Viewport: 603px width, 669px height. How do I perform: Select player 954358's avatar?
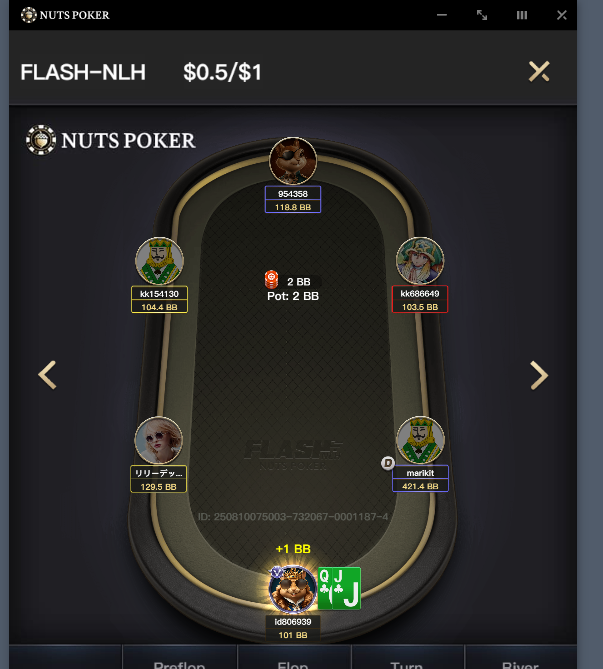[293, 161]
